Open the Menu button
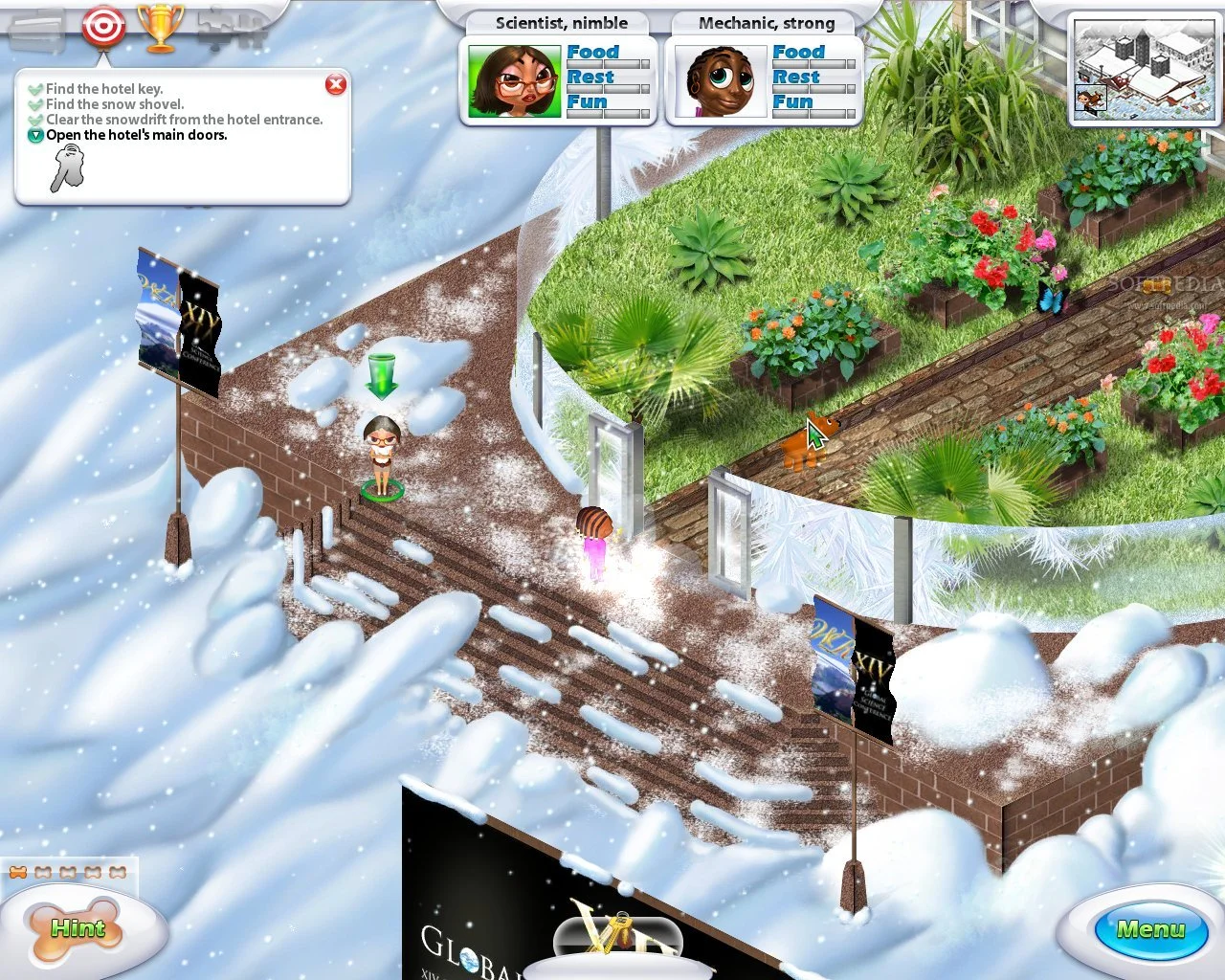 (x=1149, y=929)
